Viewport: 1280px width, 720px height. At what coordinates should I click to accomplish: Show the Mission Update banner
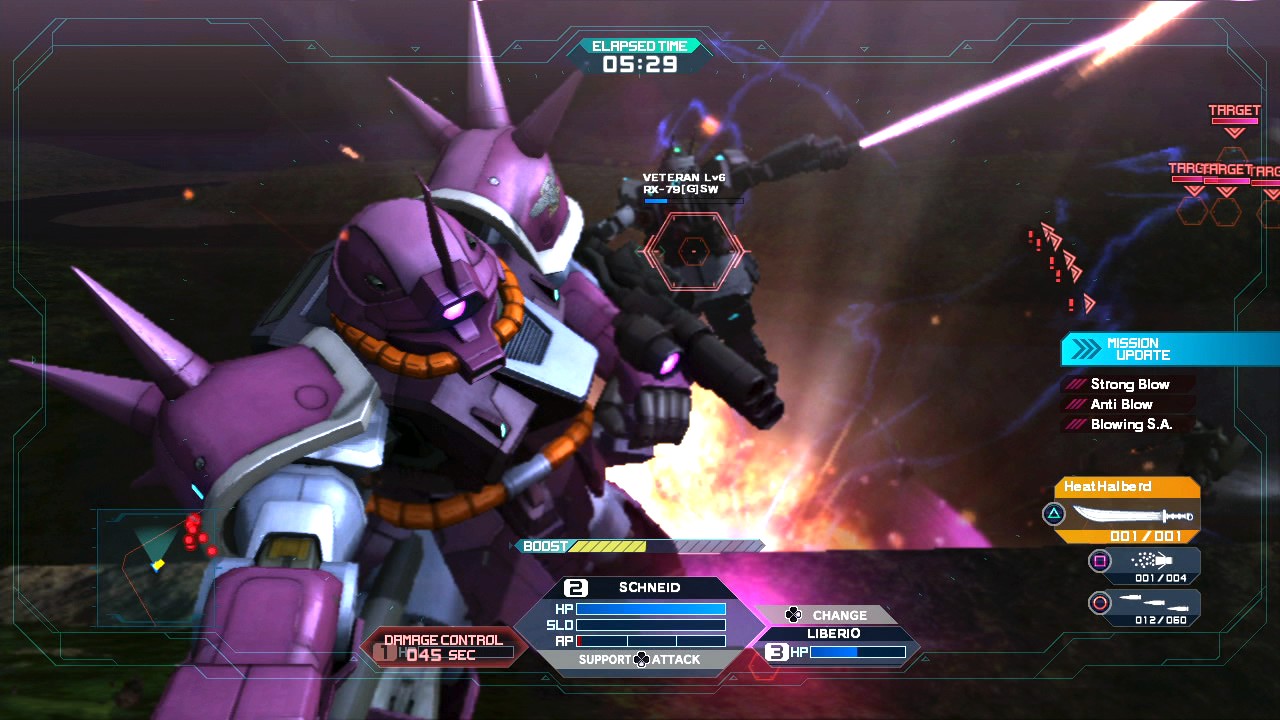pos(1168,349)
